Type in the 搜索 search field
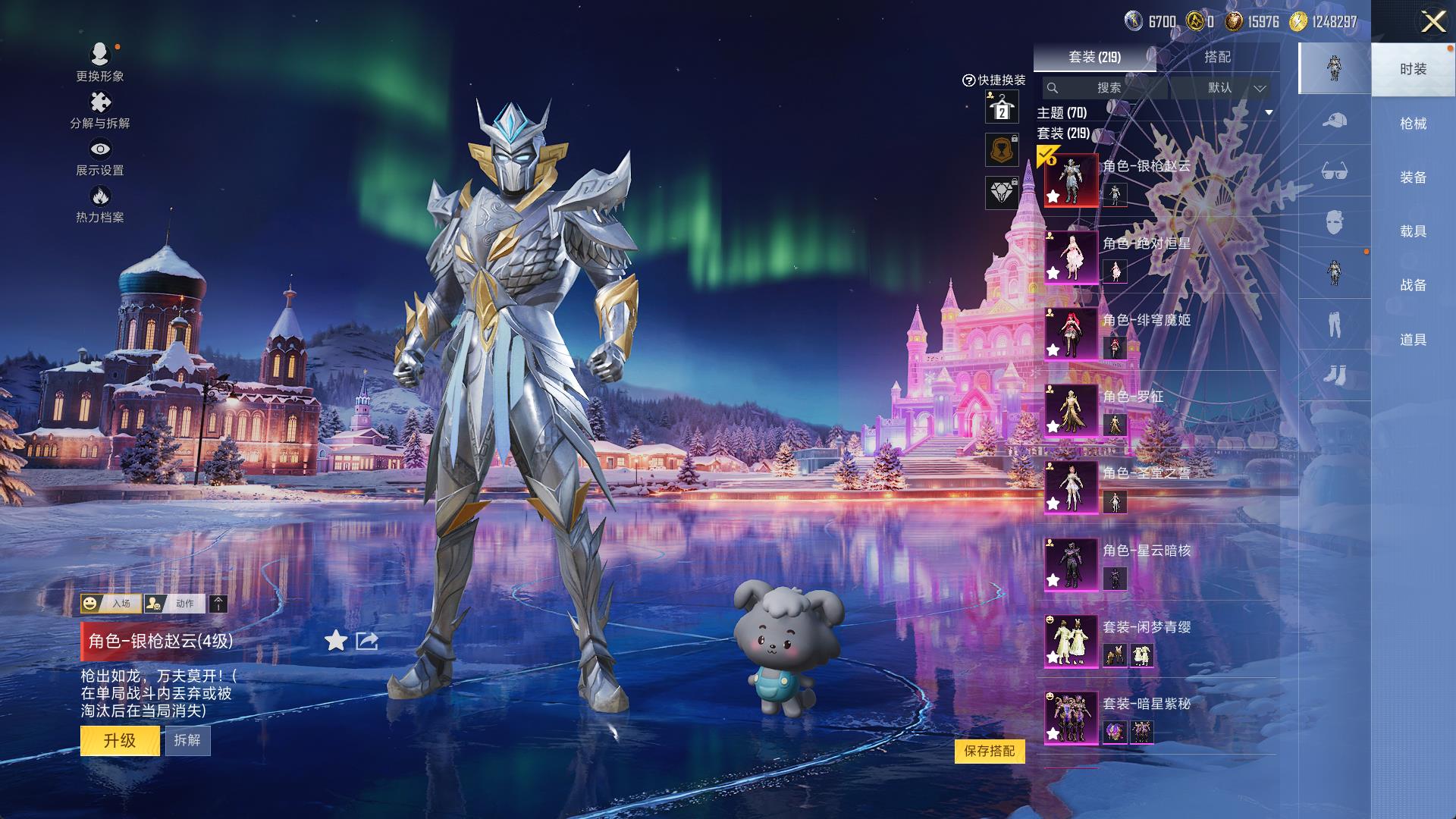The height and width of the screenshot is (819, 1456). pyautogui.click(x=1108, y=88)
